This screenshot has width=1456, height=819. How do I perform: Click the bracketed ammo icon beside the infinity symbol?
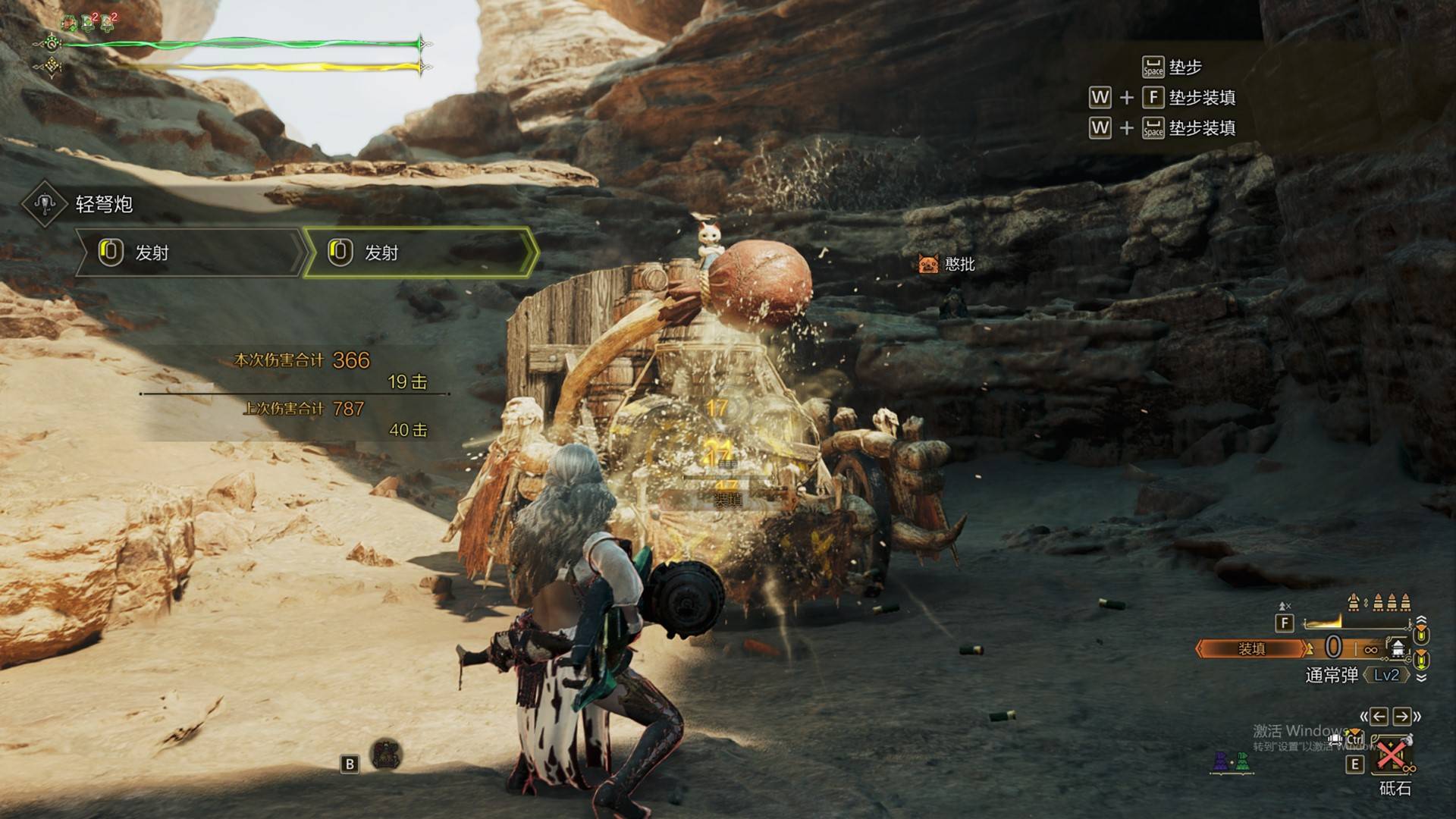[x=1397, y=648]
